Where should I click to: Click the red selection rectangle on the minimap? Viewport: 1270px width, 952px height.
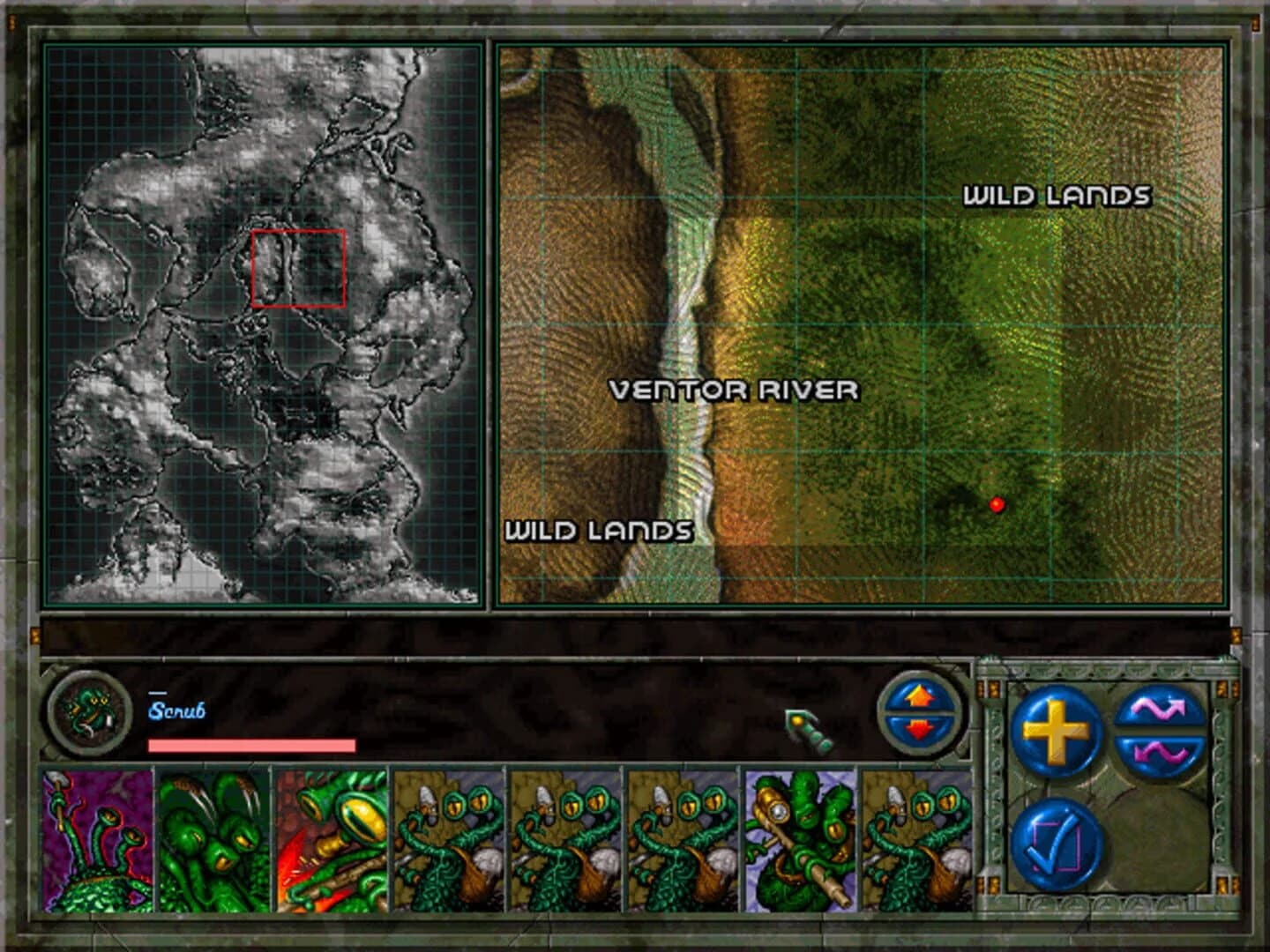(298, 268)
